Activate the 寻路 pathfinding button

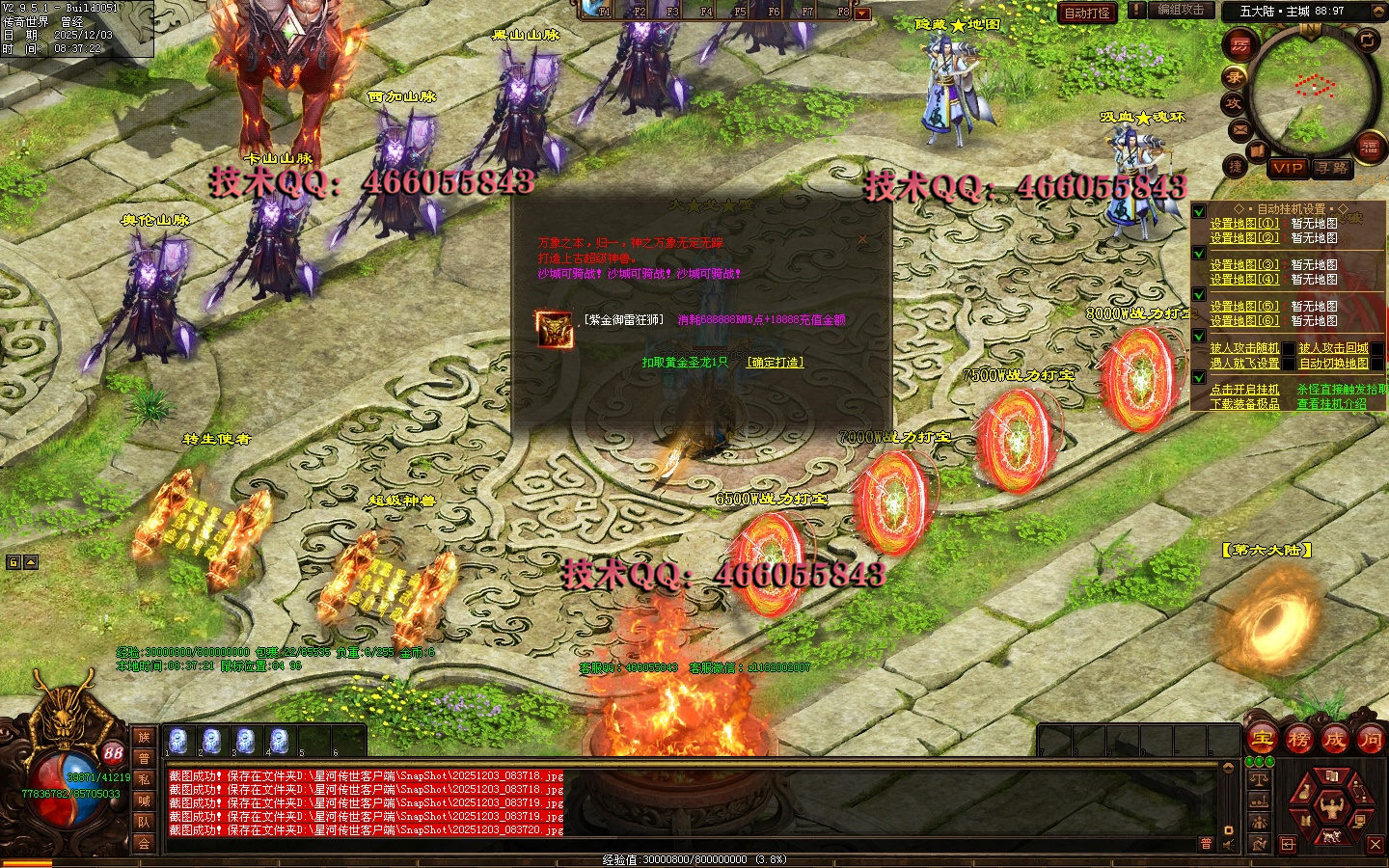(1332, 168)
